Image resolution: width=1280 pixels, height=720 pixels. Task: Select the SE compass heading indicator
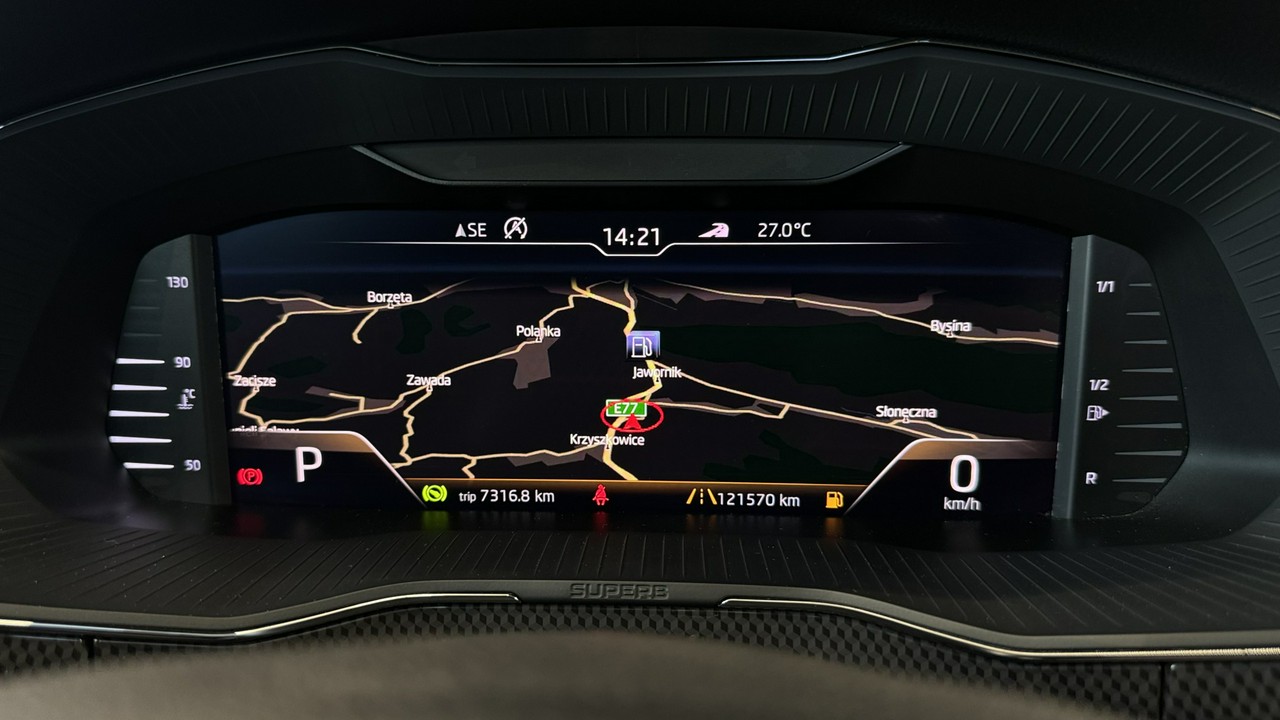(x=471, y=230)
